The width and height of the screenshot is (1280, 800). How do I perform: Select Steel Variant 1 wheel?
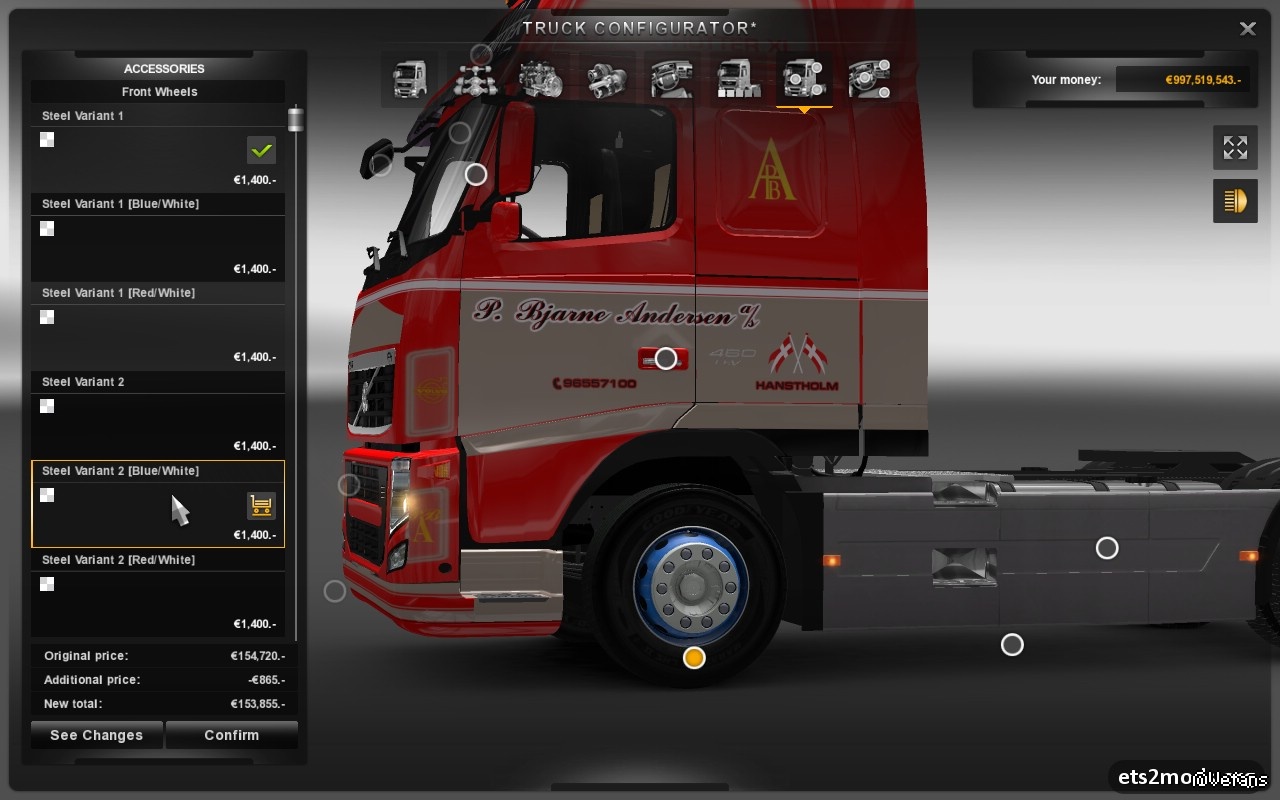[157, 149]
